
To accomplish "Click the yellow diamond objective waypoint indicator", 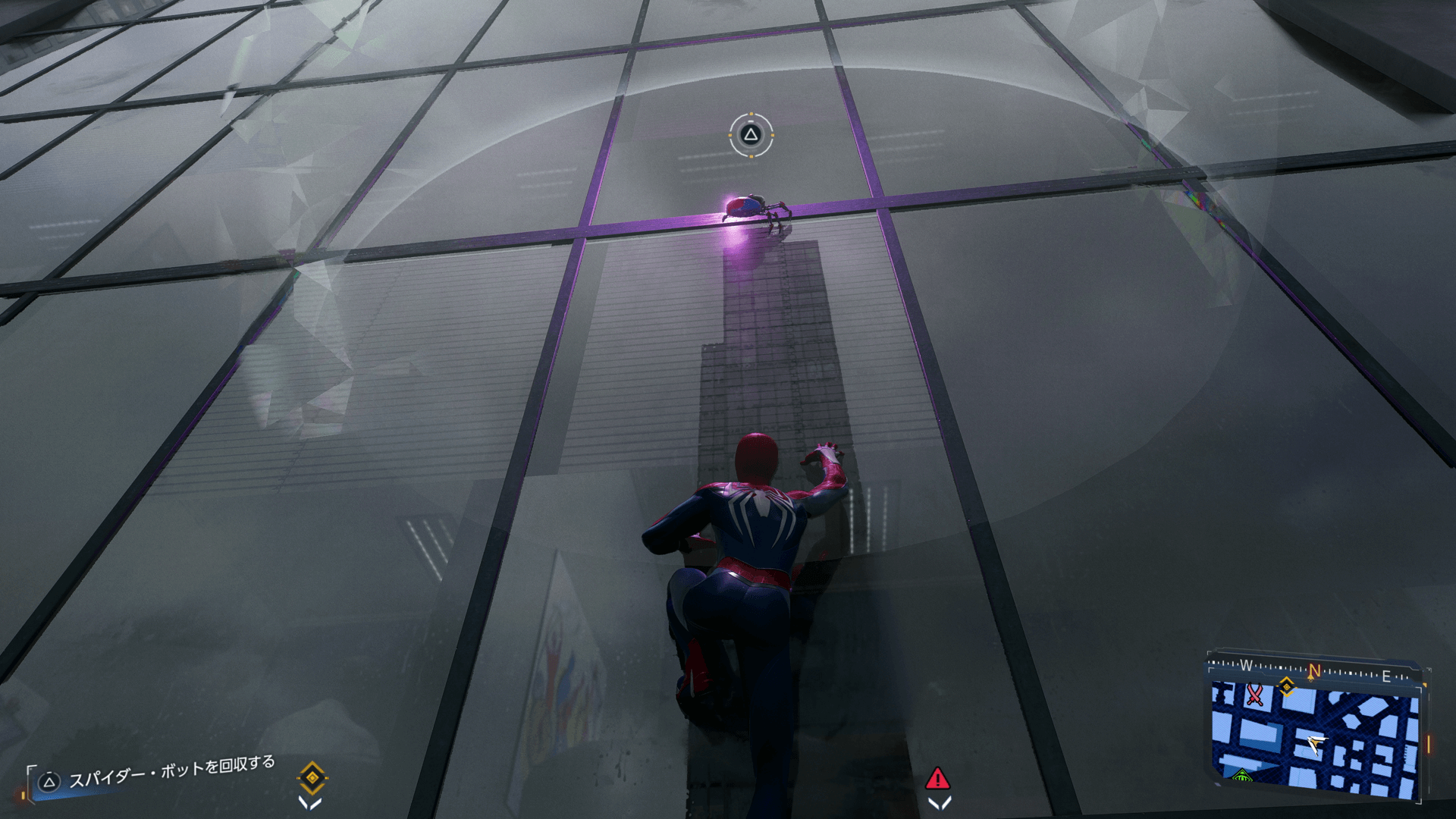I will coord(312,778).
